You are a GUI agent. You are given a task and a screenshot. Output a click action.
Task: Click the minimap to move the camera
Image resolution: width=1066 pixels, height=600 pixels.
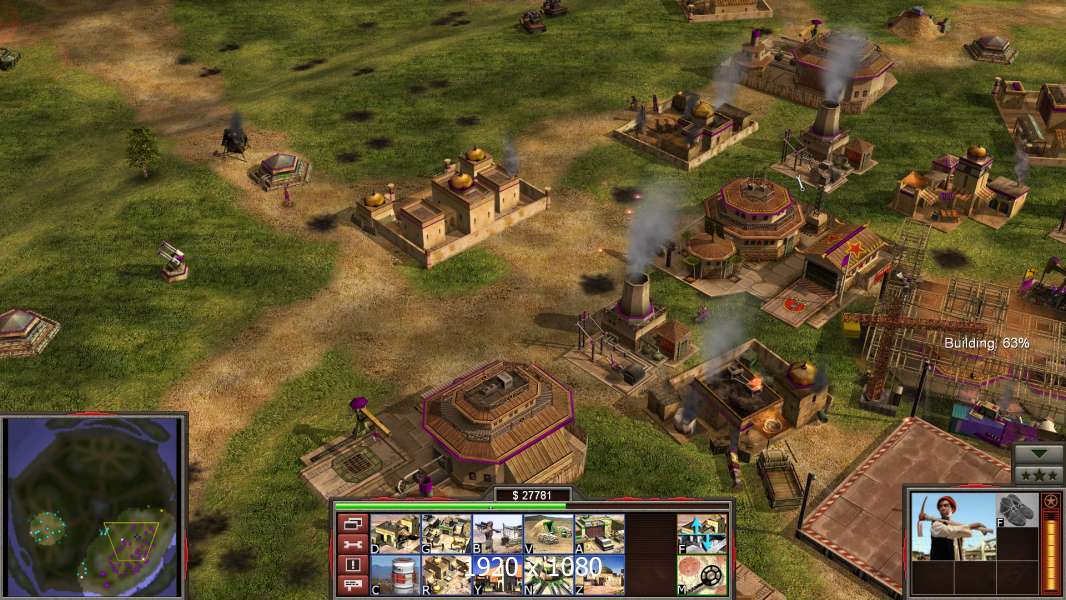click(x=95, y=506)
